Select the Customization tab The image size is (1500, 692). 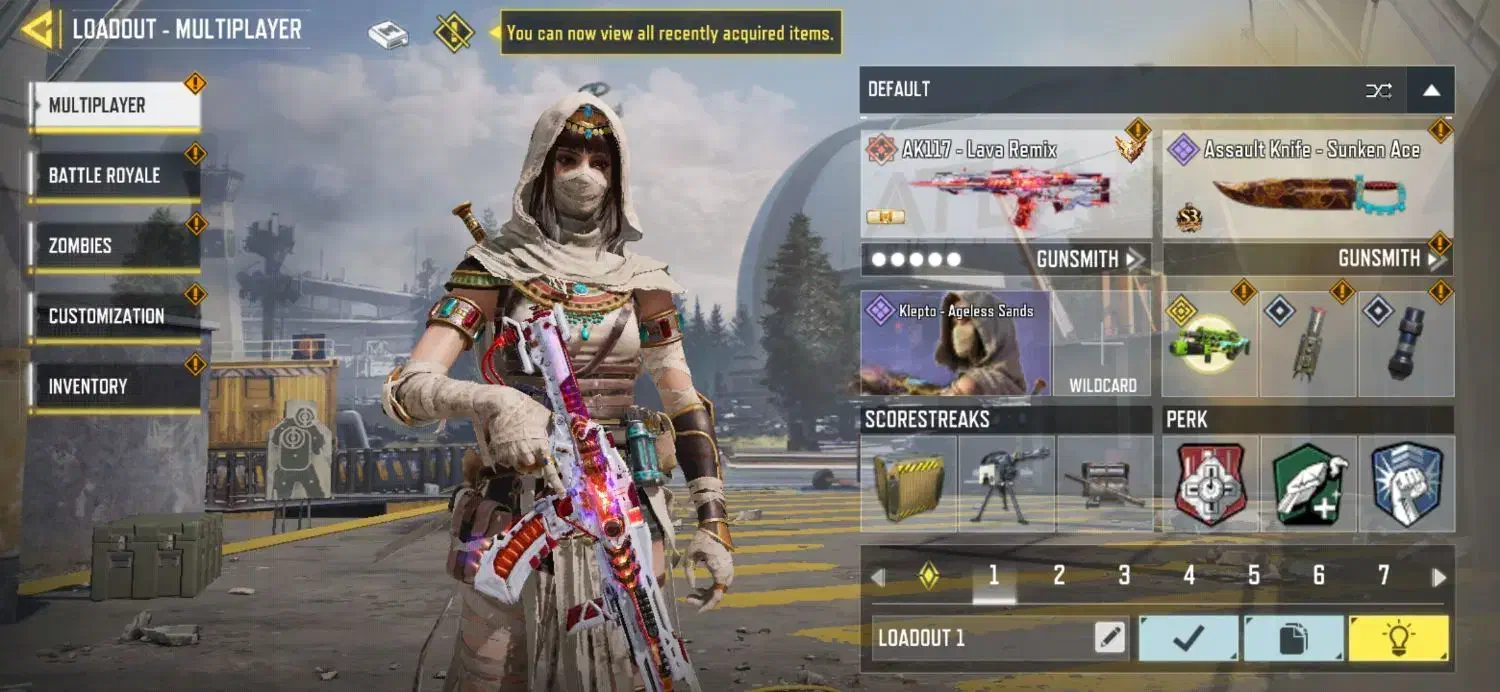(x=114, y=316)
